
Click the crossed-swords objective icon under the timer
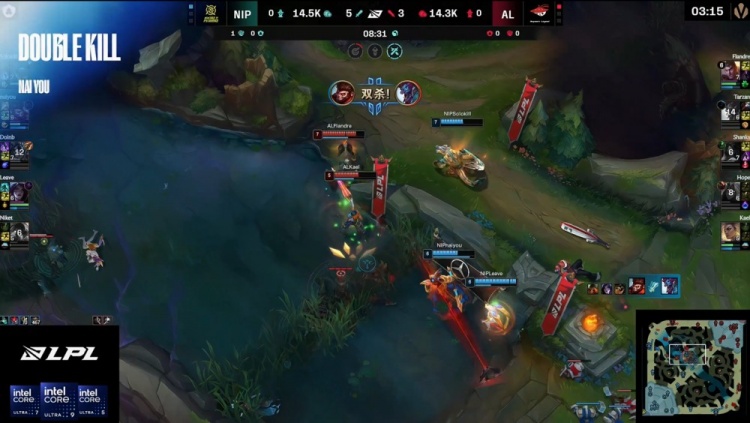click(394, 50)
